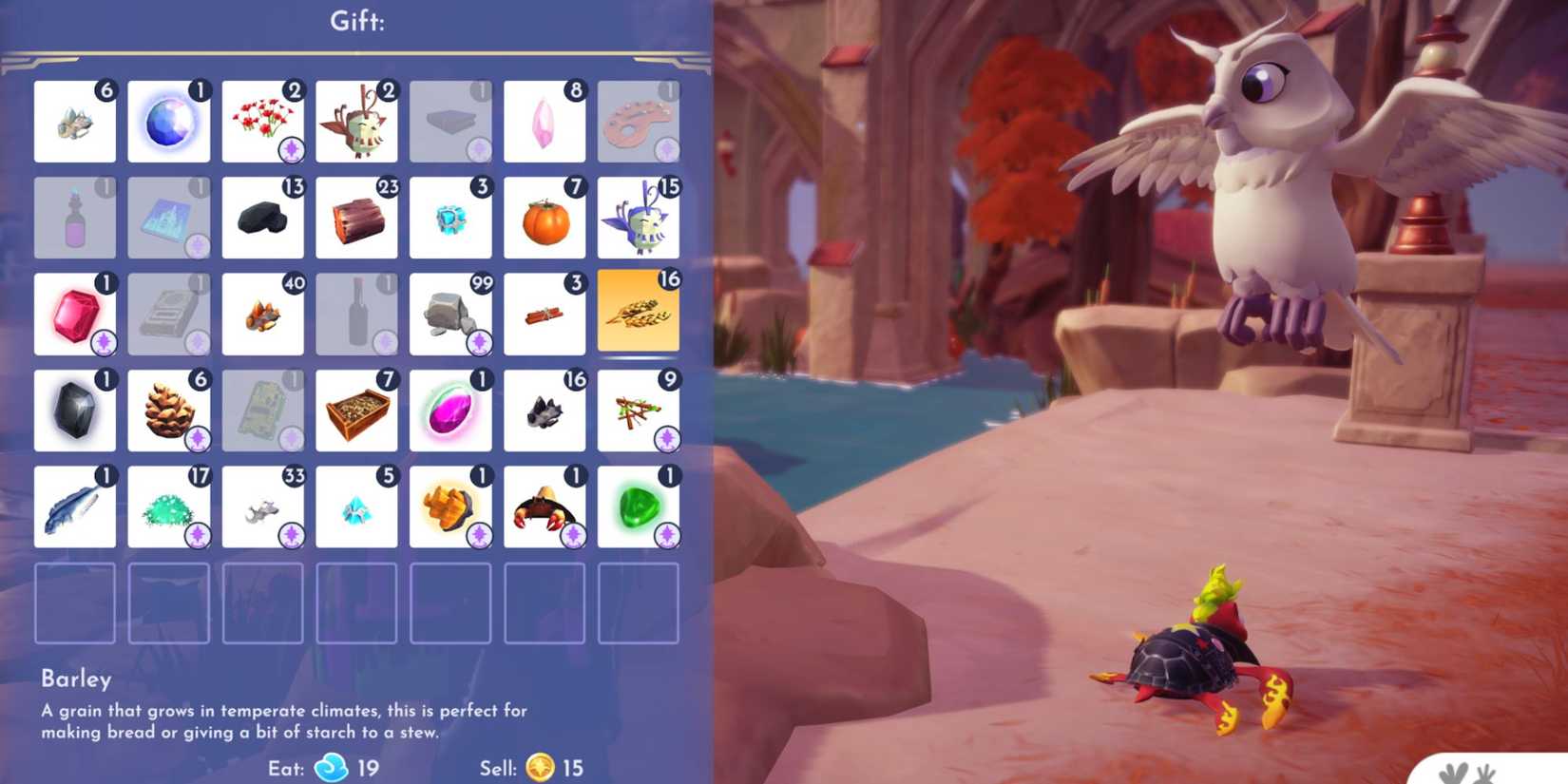The height and width of the screenshot is (784, 1568).
Task: Select the pine cone stack of 6
Action: coord(168,411)
